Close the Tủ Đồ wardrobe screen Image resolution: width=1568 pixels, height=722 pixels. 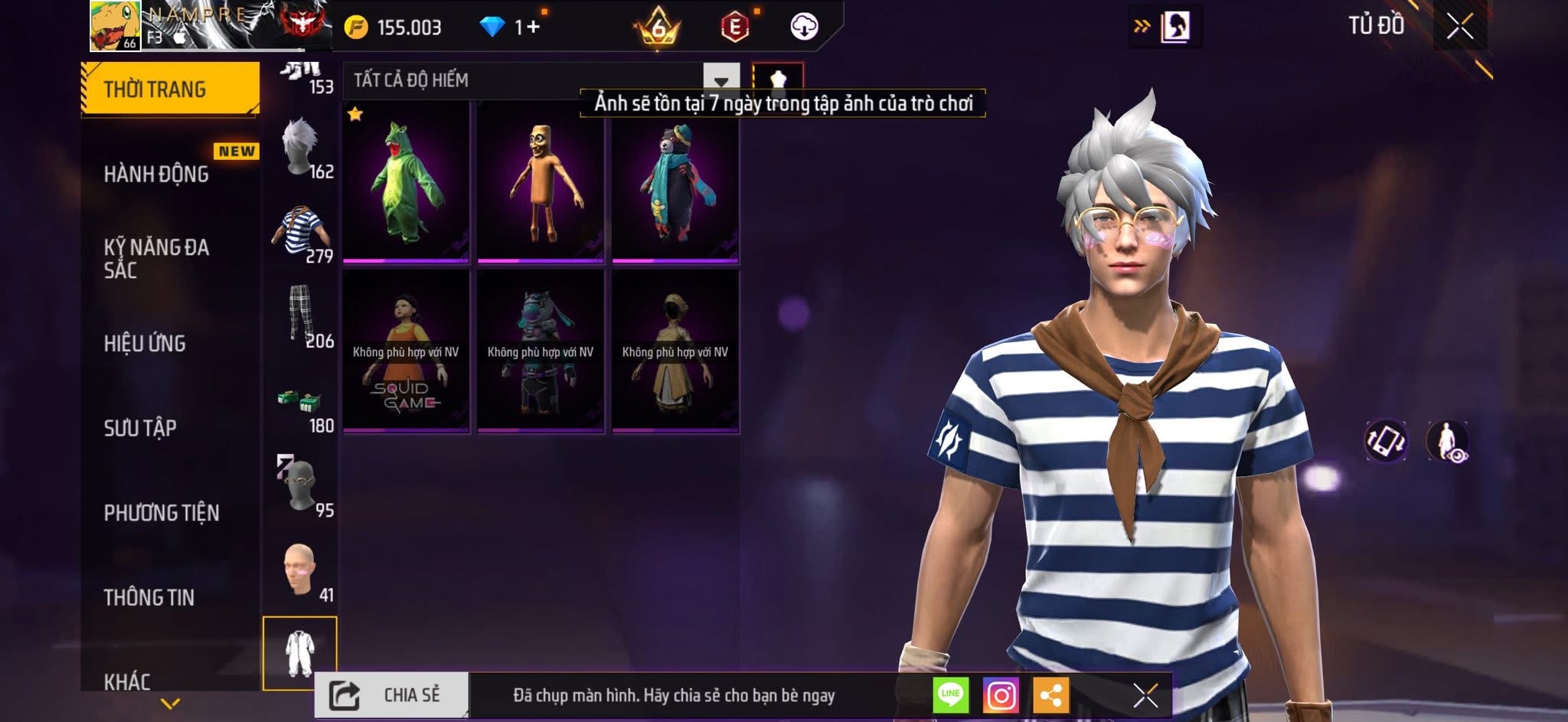point(1459,28)
